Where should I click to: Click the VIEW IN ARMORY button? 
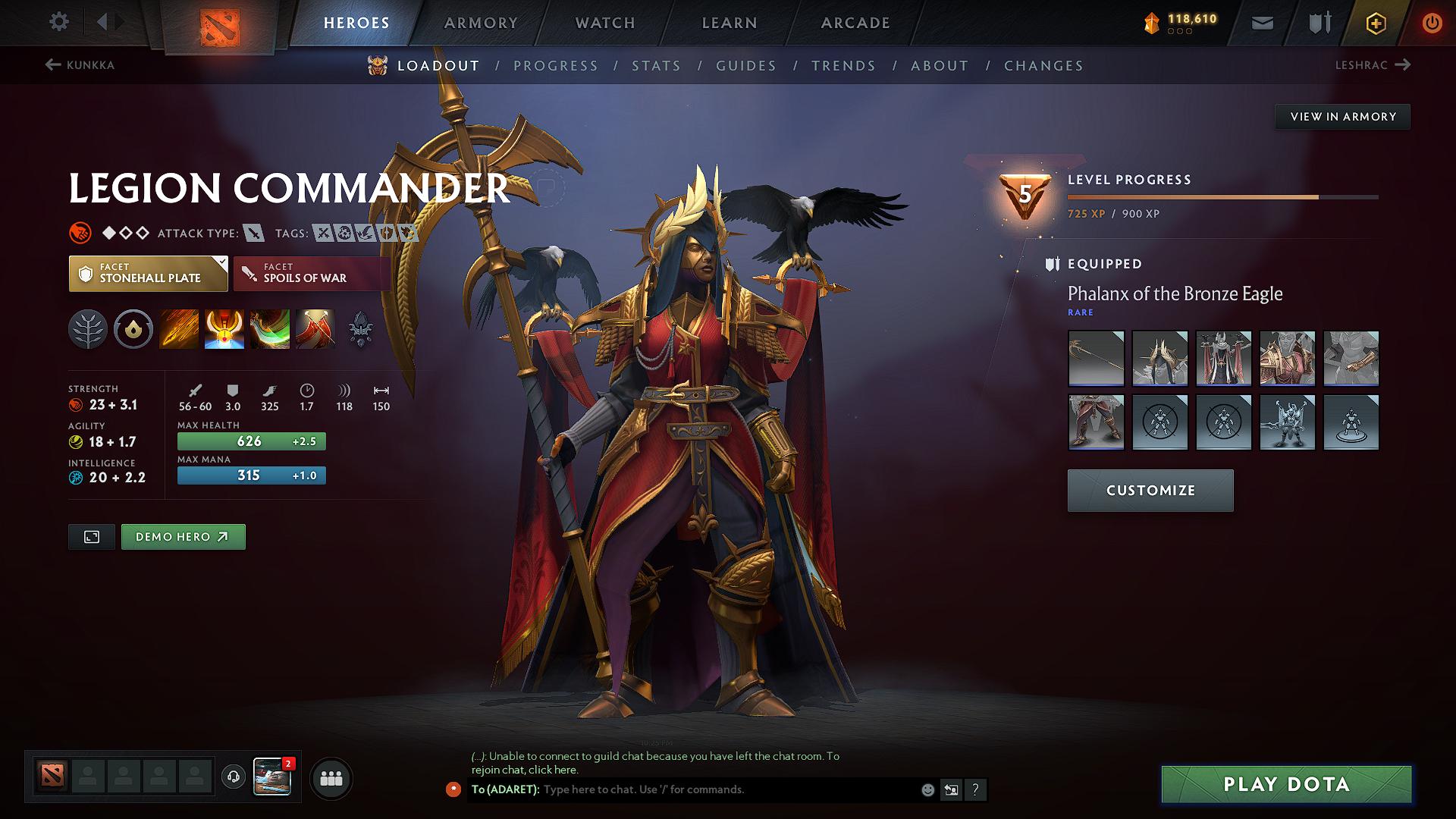click(1342, 116)
